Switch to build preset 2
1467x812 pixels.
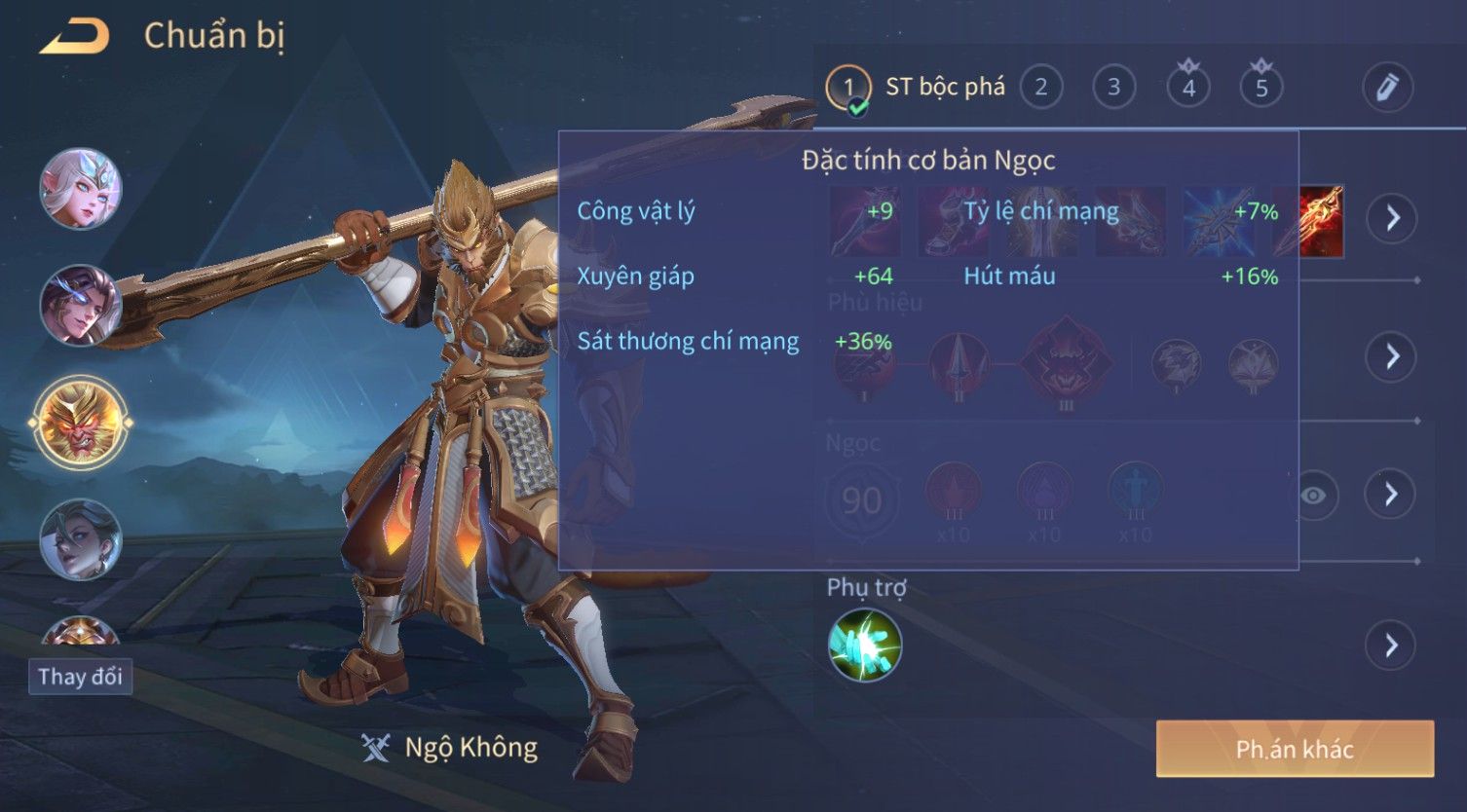[x=1040, y=88]
